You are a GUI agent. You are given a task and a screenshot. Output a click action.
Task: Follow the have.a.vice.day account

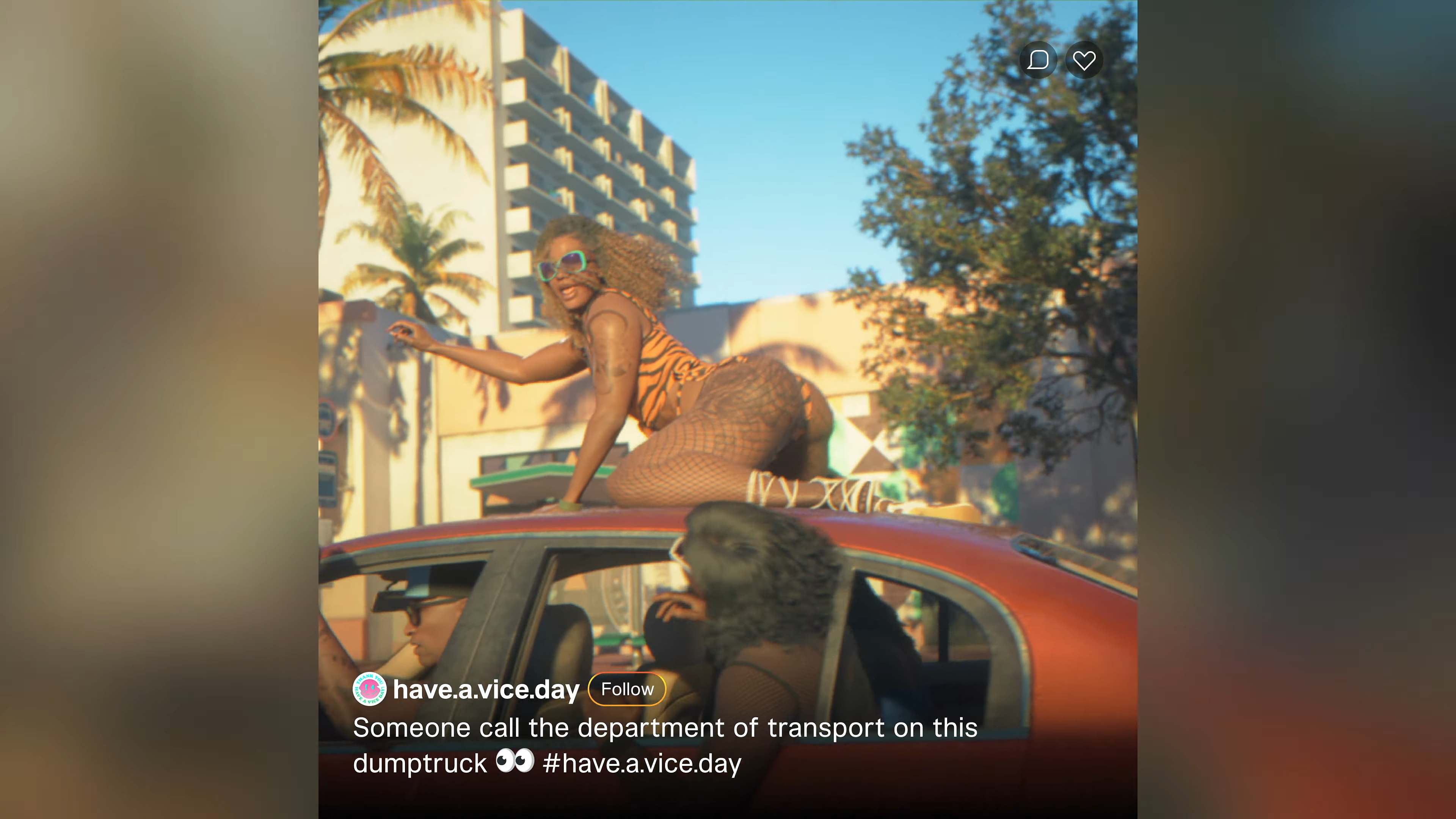(627, 689)
